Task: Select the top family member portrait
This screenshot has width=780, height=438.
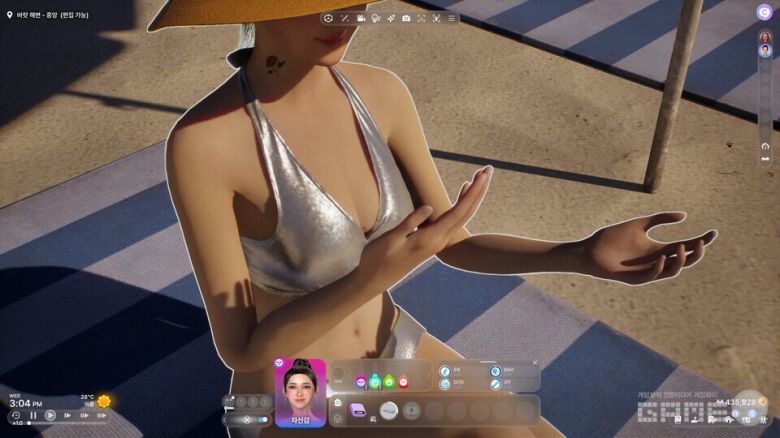Action: (765, 37)
